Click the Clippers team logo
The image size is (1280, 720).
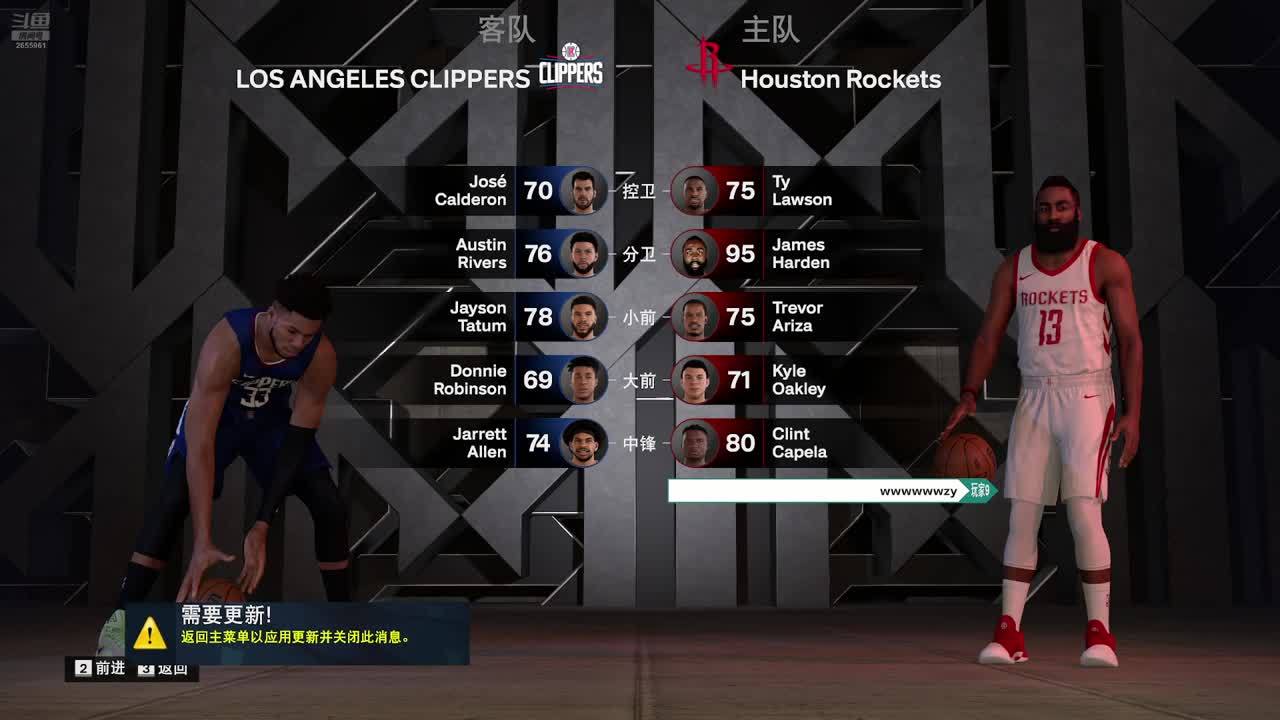coord(571,66)
